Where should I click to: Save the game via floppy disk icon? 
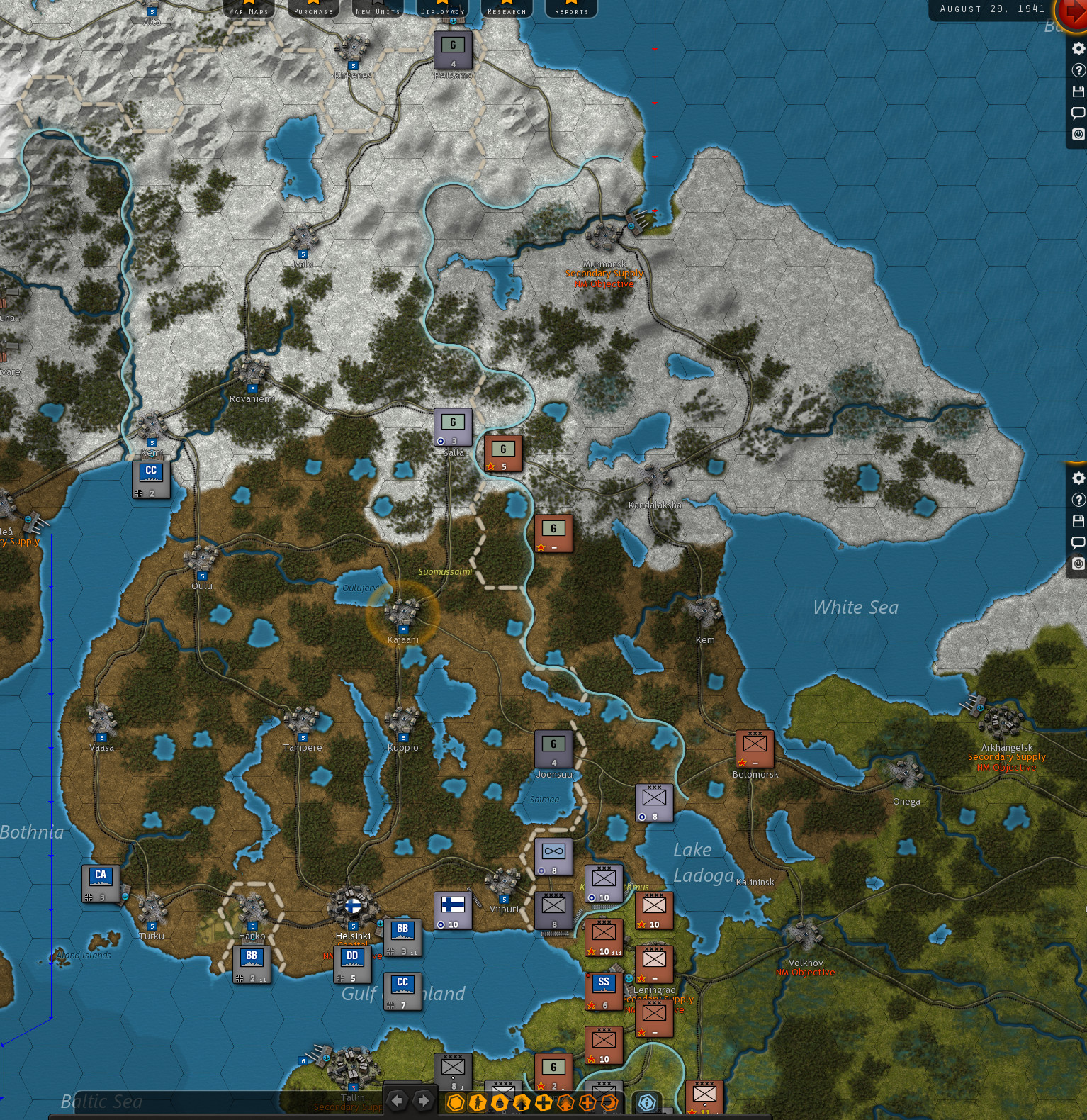(x=1078, y=90)
